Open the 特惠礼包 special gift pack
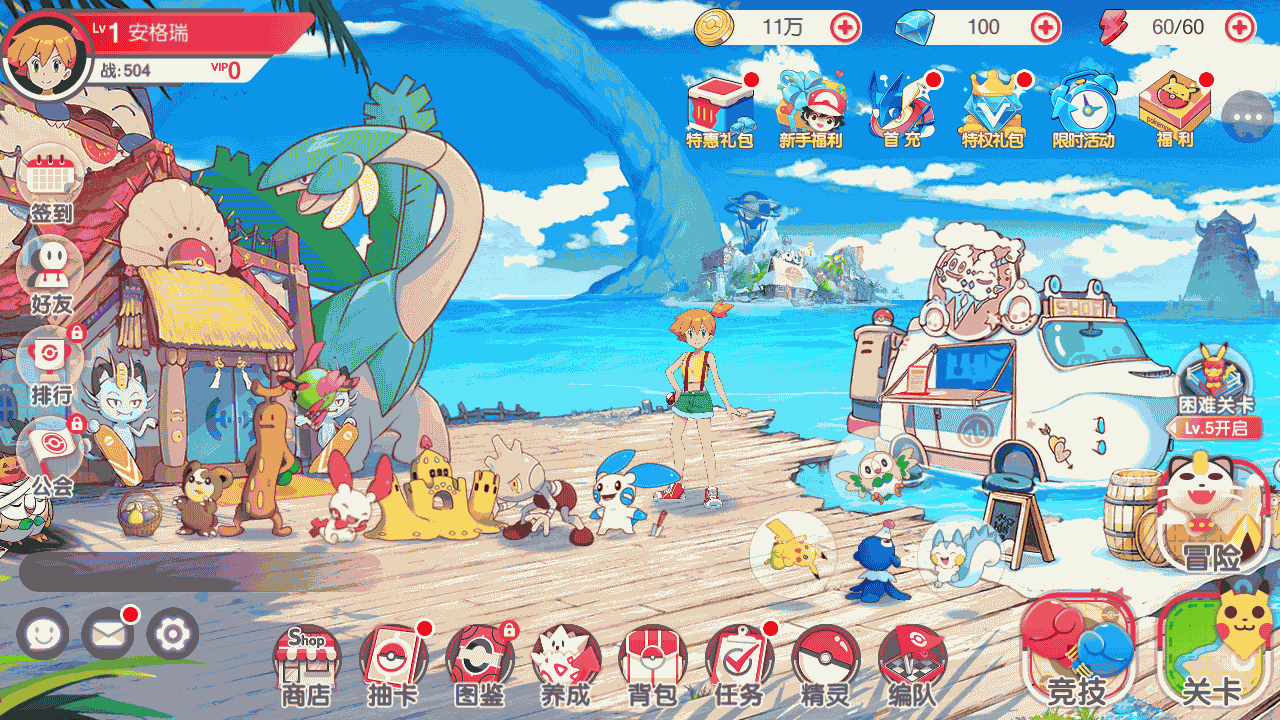This screenshot has height=720, width=1280. tap(720, 111)
